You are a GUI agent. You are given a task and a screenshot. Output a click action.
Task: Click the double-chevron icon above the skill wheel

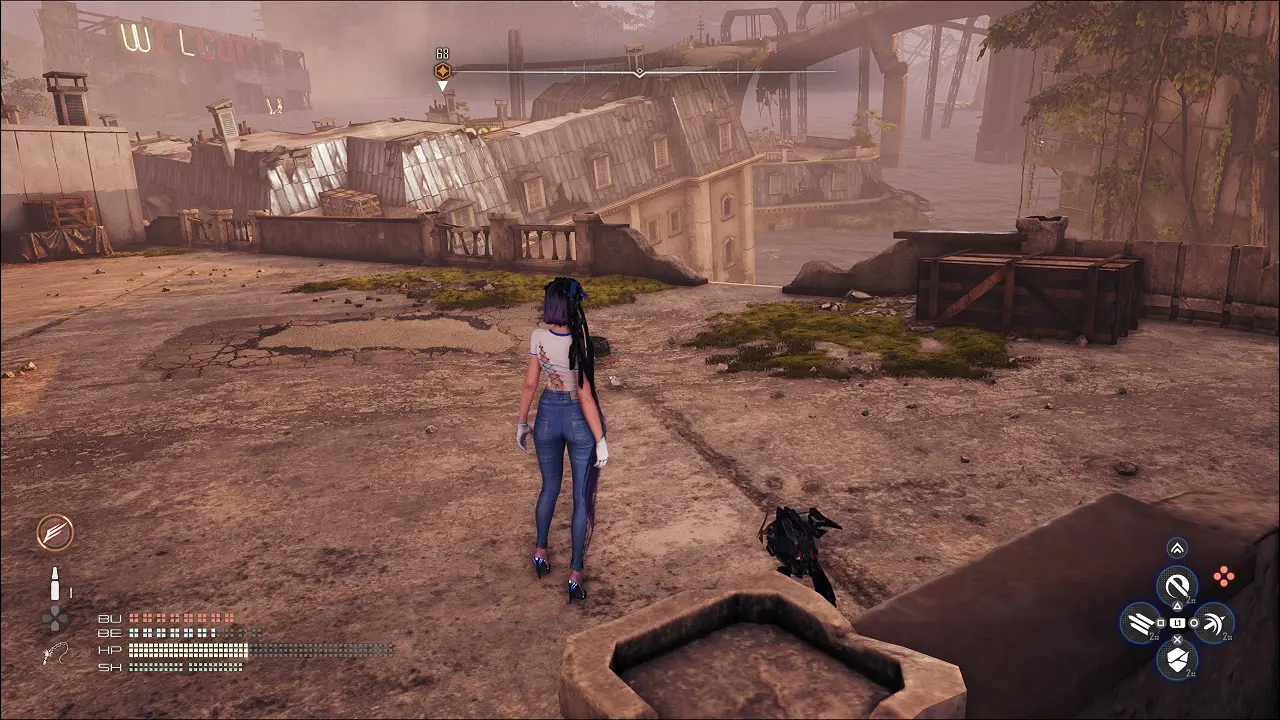(1177, 547)
